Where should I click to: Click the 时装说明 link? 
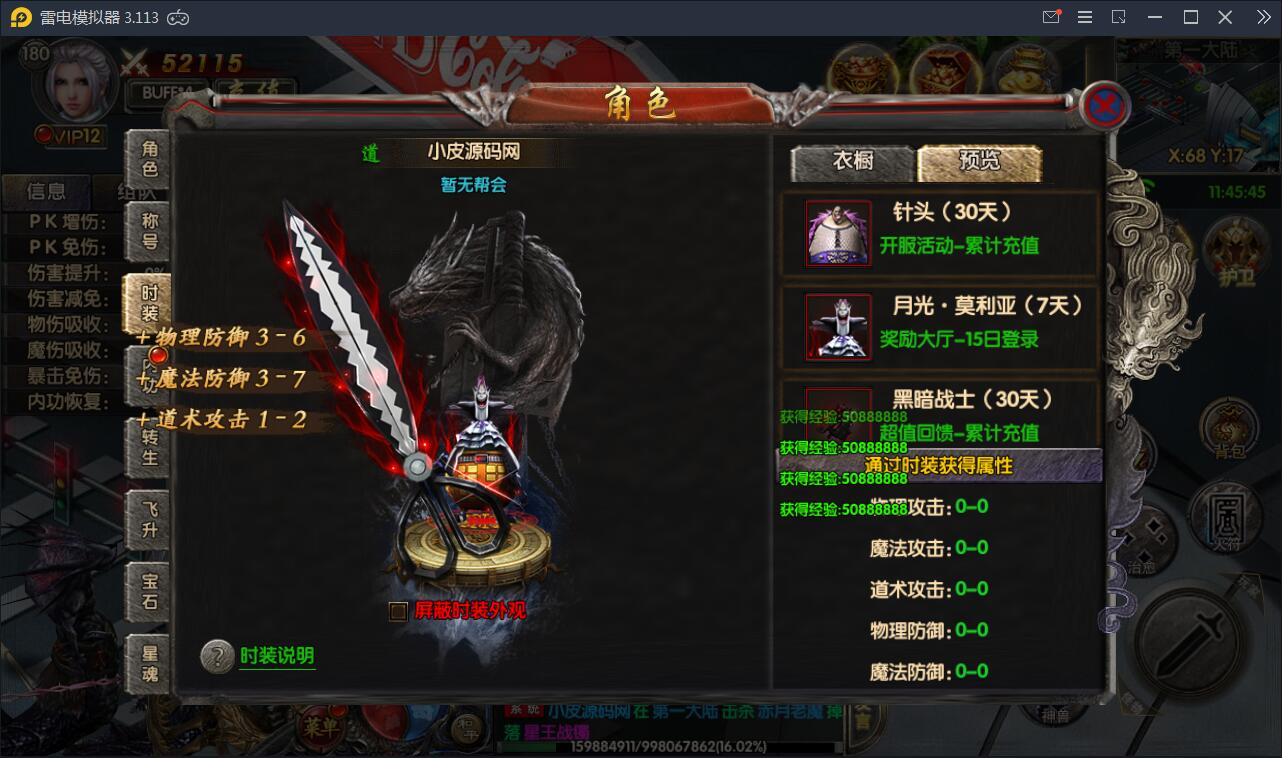pyautogui.click(x=276, y=657)
